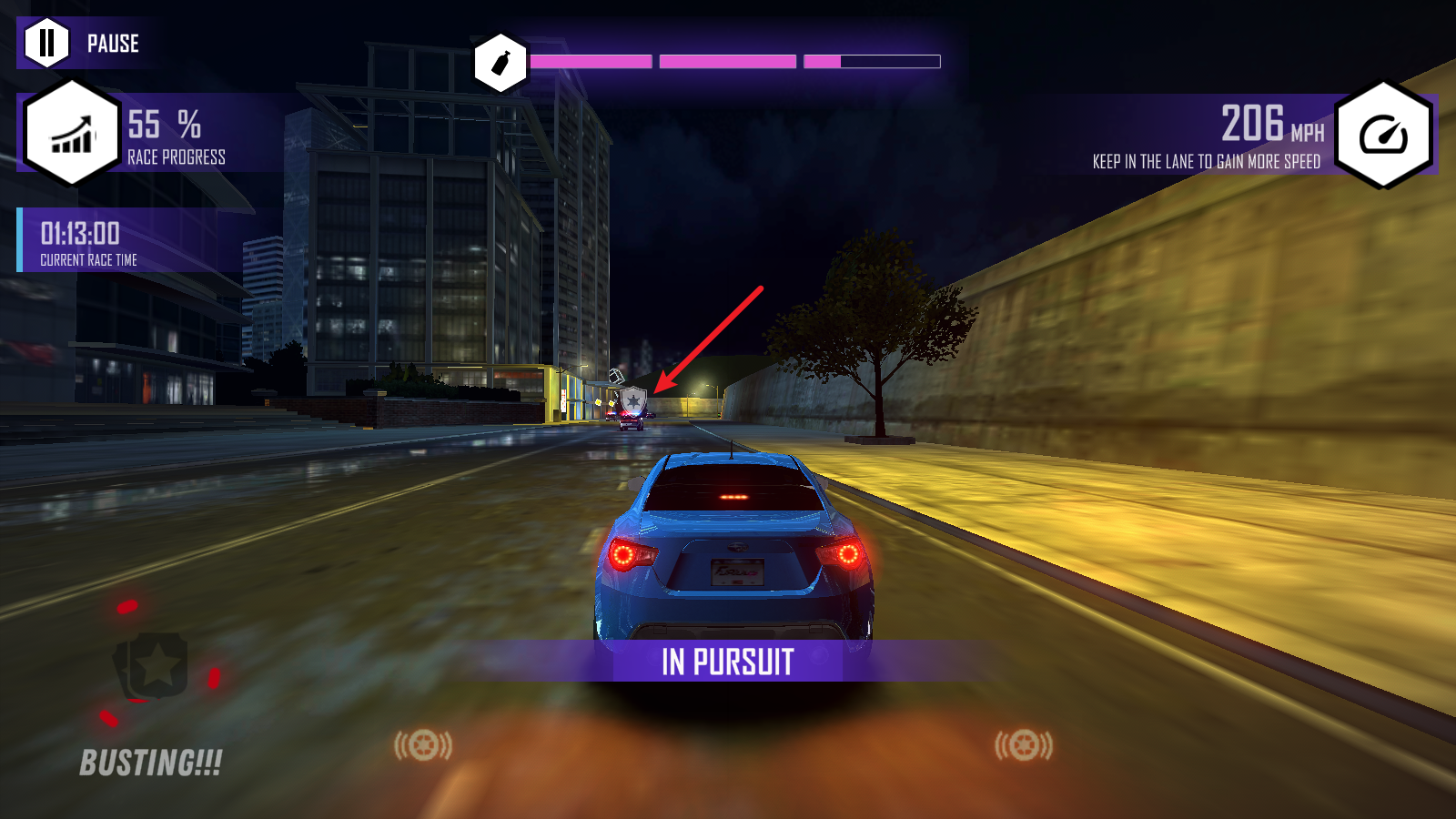Click the speedometer gauge icon
This screenshot has width=1456, height=819.
(x=1383, y=135)
